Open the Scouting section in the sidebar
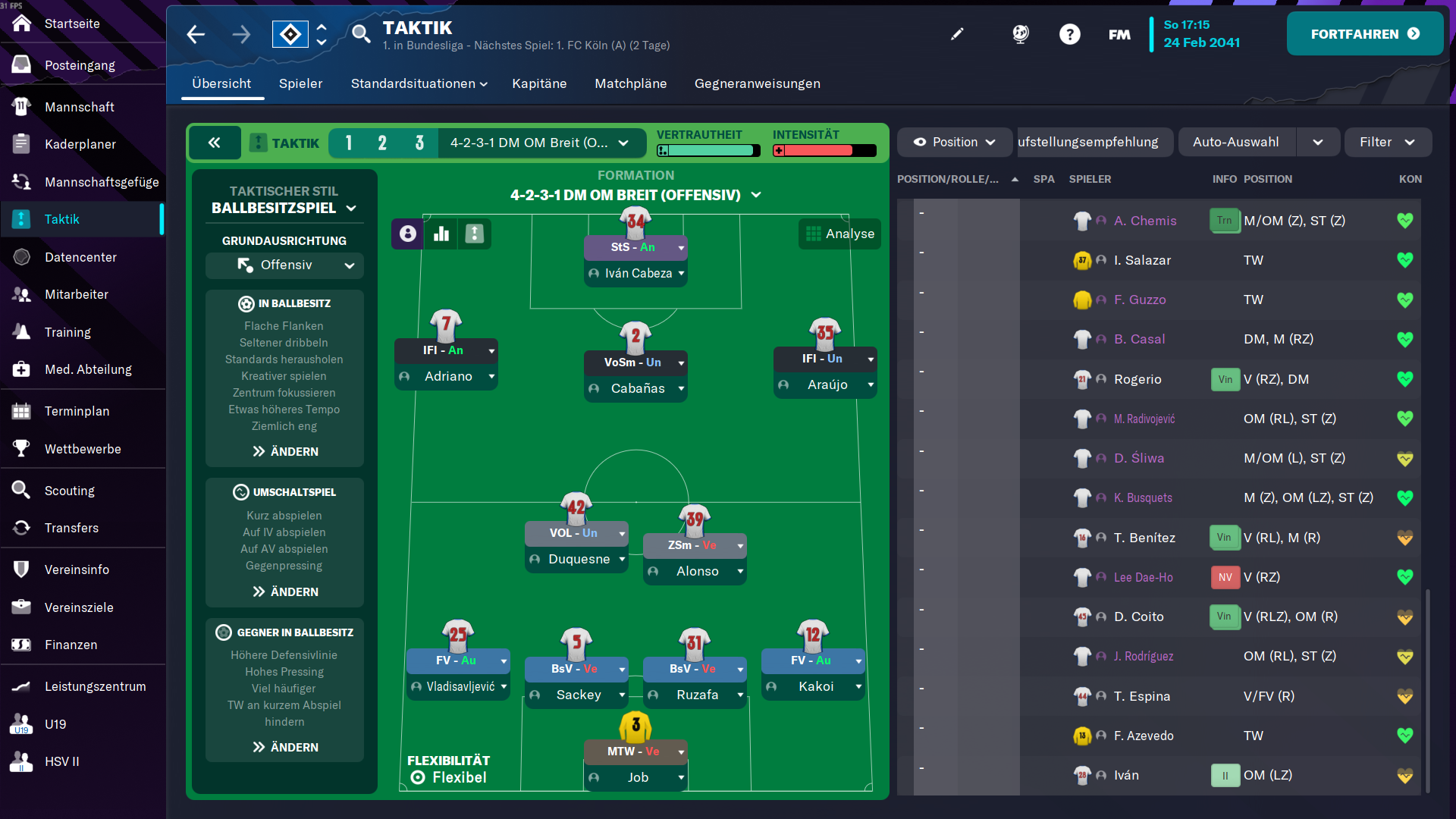1456x819 pixels. pos(68,490)
